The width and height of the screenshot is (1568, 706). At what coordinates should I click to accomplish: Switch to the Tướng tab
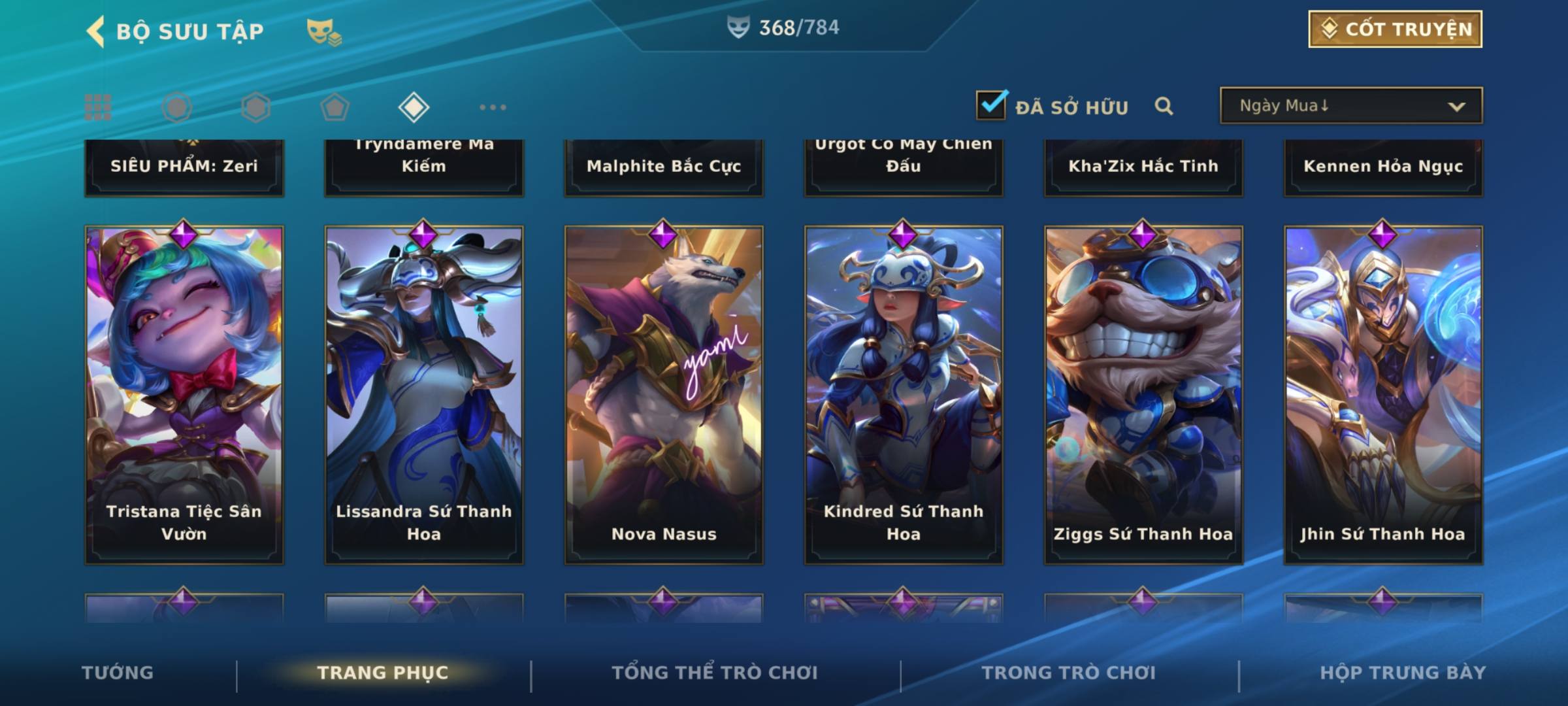click(118, 673)
